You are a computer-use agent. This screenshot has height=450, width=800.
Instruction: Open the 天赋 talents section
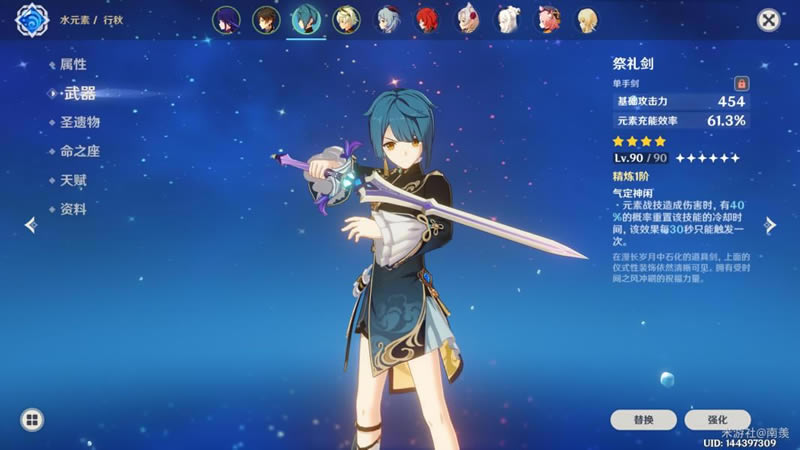(x=73, y=181)
